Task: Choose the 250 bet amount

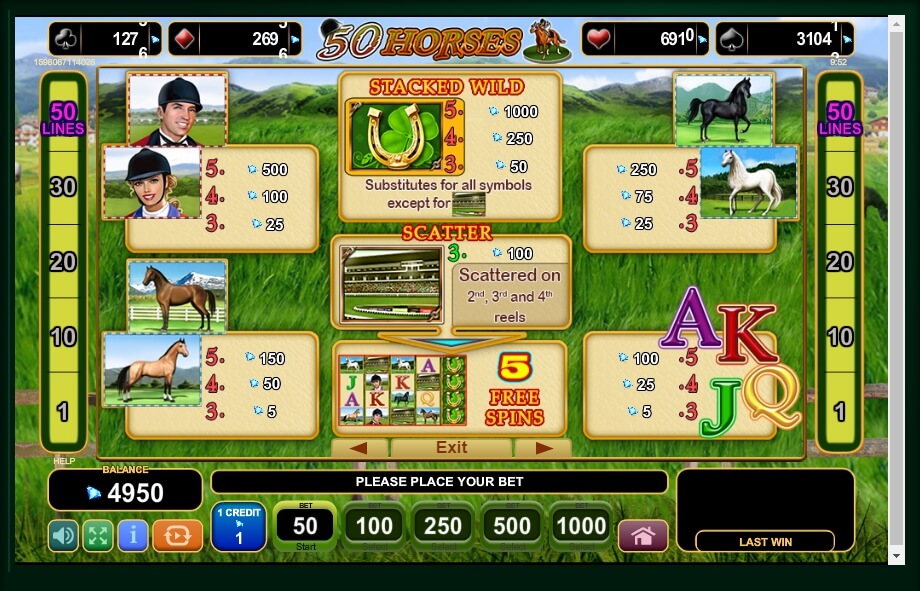Action: click(x=442, y=527)
